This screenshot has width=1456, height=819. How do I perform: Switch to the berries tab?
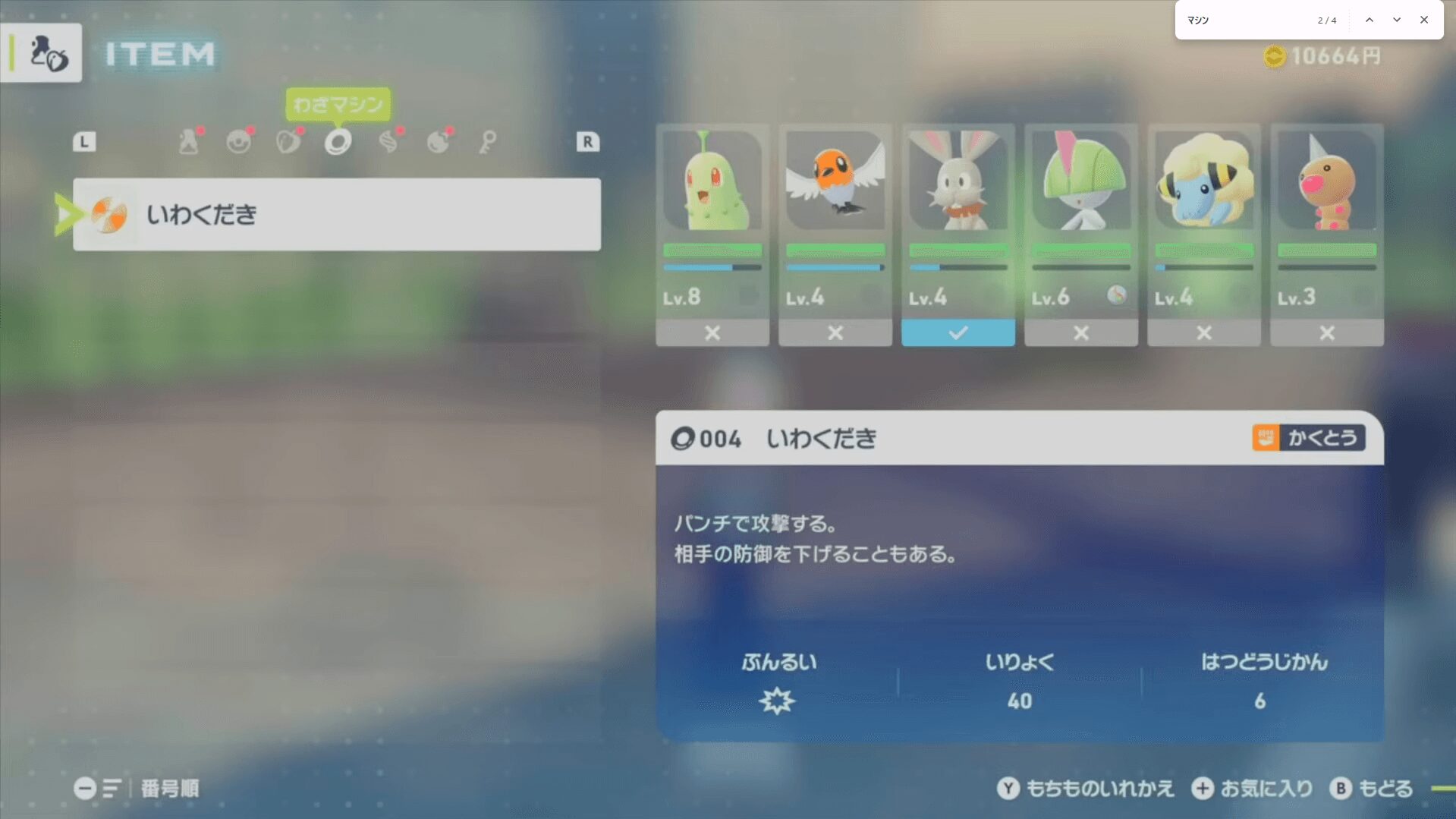pos(288,142)
